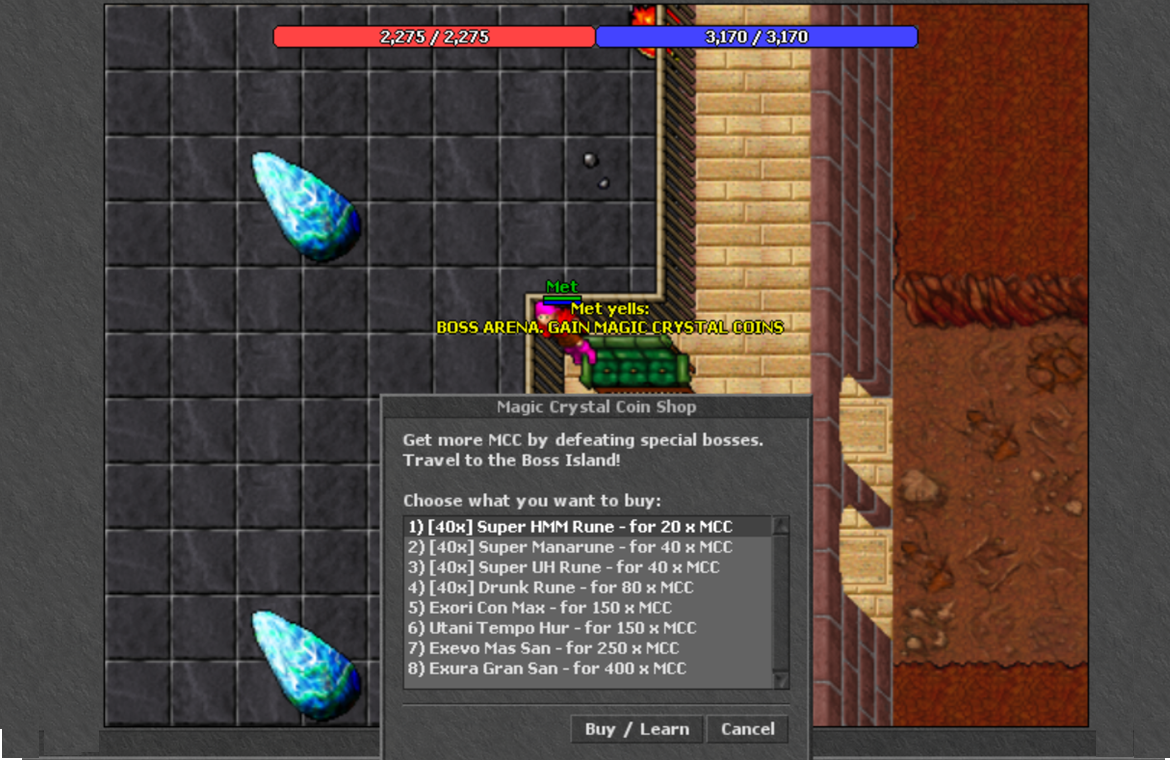The width and height of the screenshot is (1170, 760).
Task: Select the Drunk Rune shop entry
Action: (550, 587)
